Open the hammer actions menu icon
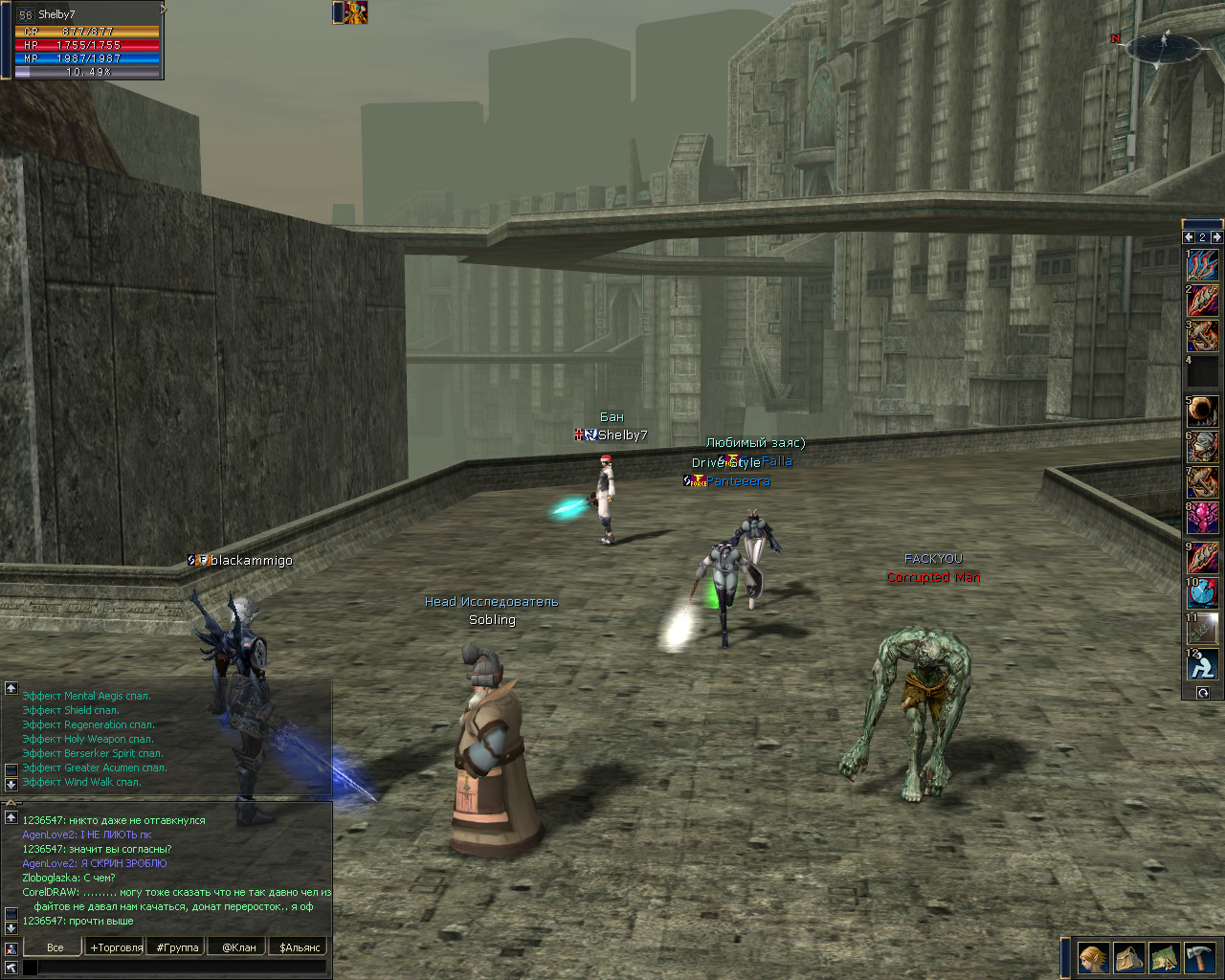The image size is (1225, 980). (x=1199, y=957)
